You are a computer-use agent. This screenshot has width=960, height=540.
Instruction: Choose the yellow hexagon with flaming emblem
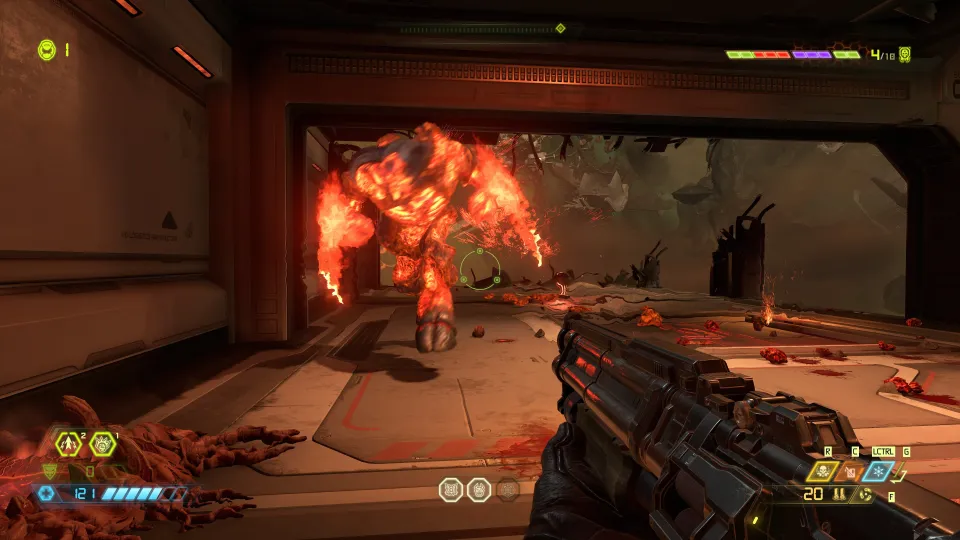[x=102, y=441]
